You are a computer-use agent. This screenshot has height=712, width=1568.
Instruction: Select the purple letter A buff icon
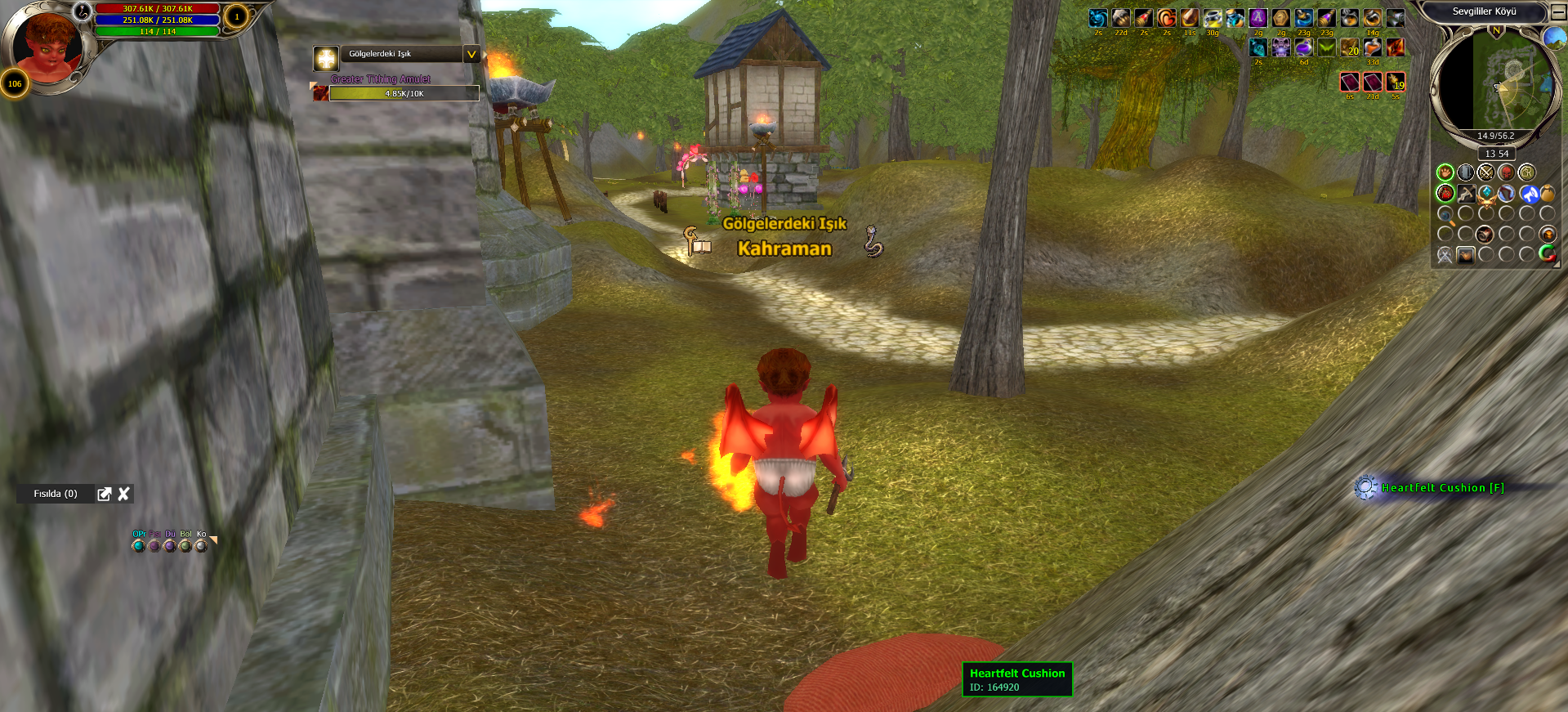point(1258,18)
